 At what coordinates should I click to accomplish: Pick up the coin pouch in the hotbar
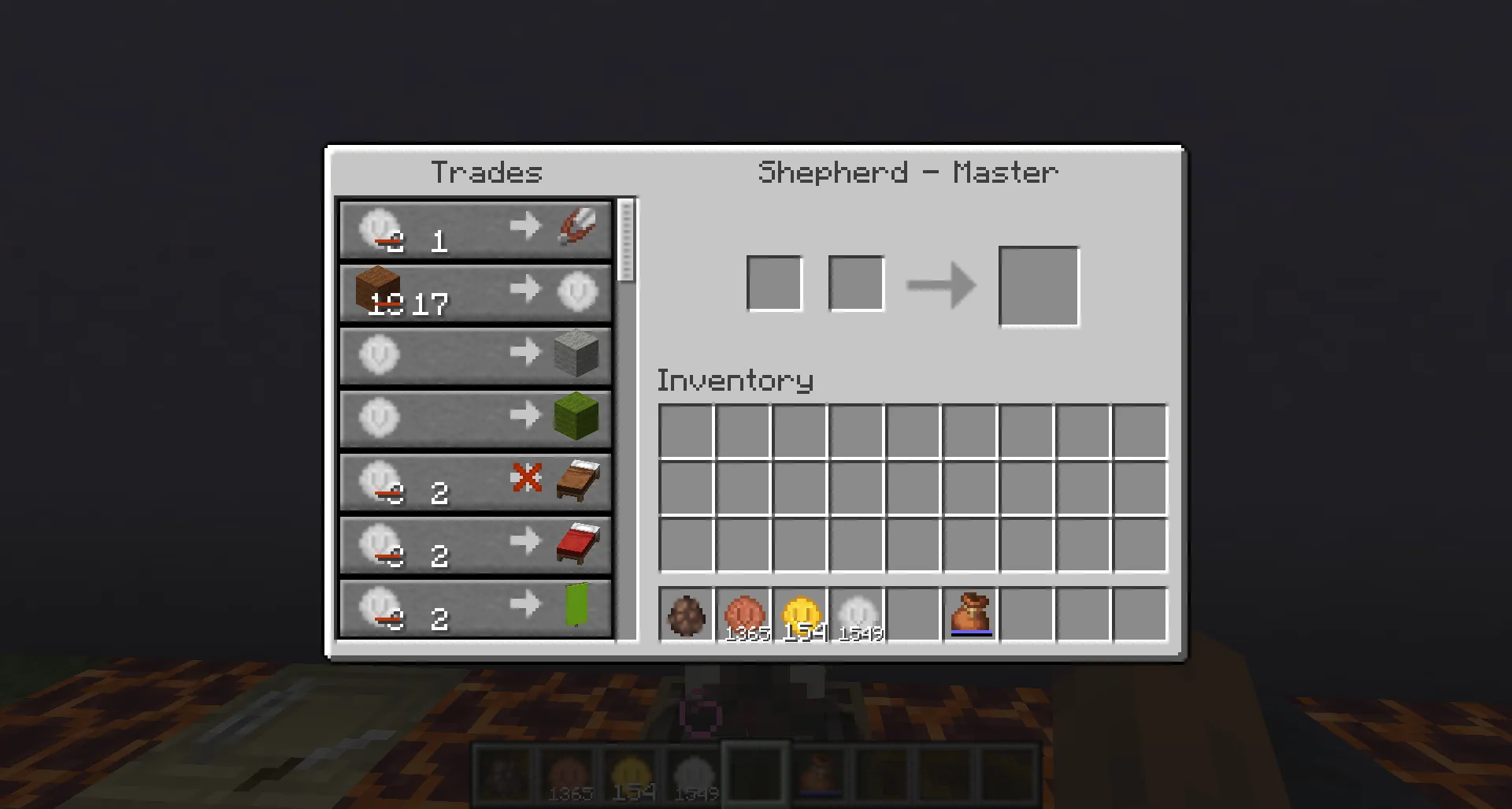coord(970,614)
